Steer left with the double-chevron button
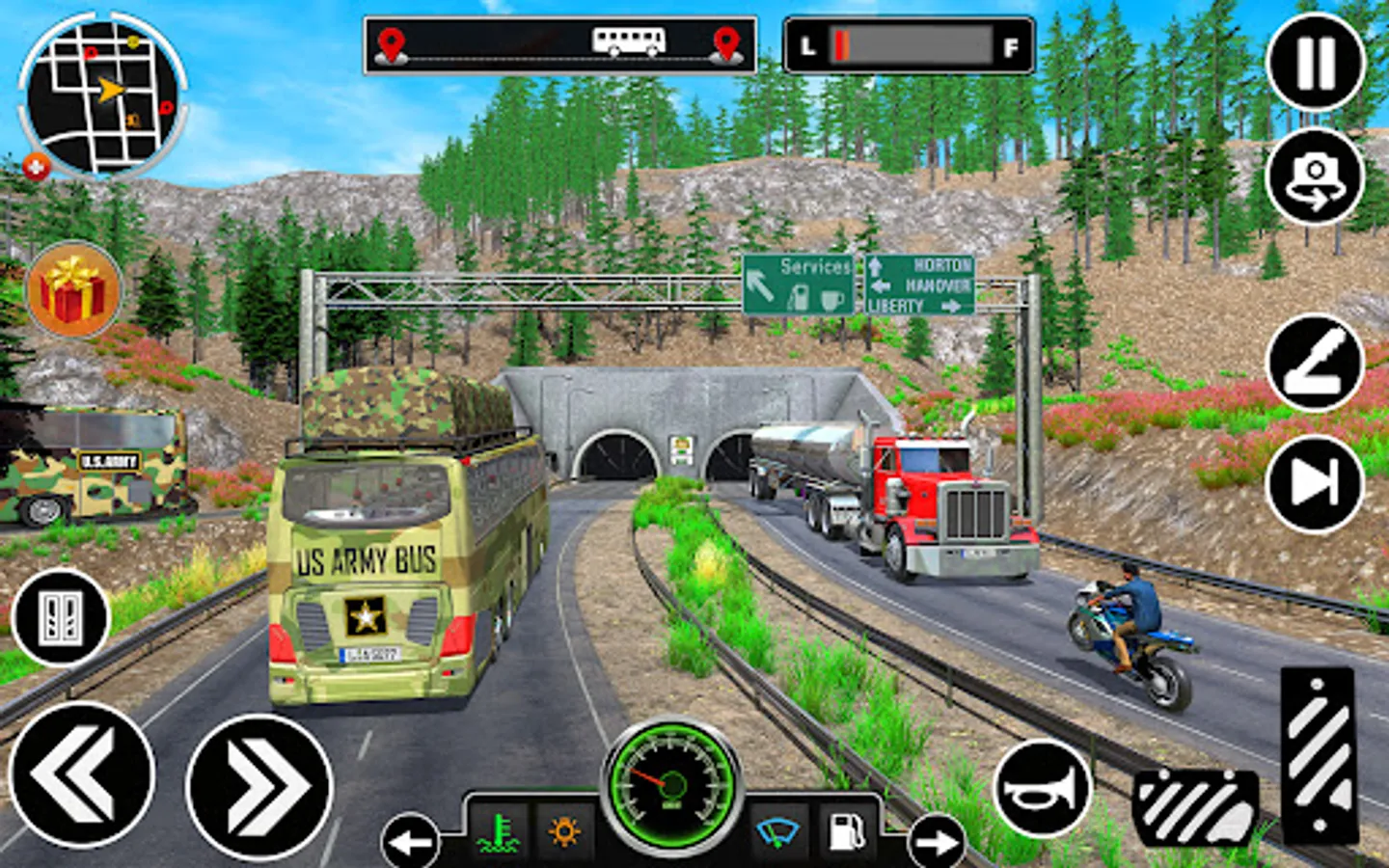The image size is (1389, 868). [82, 774]
